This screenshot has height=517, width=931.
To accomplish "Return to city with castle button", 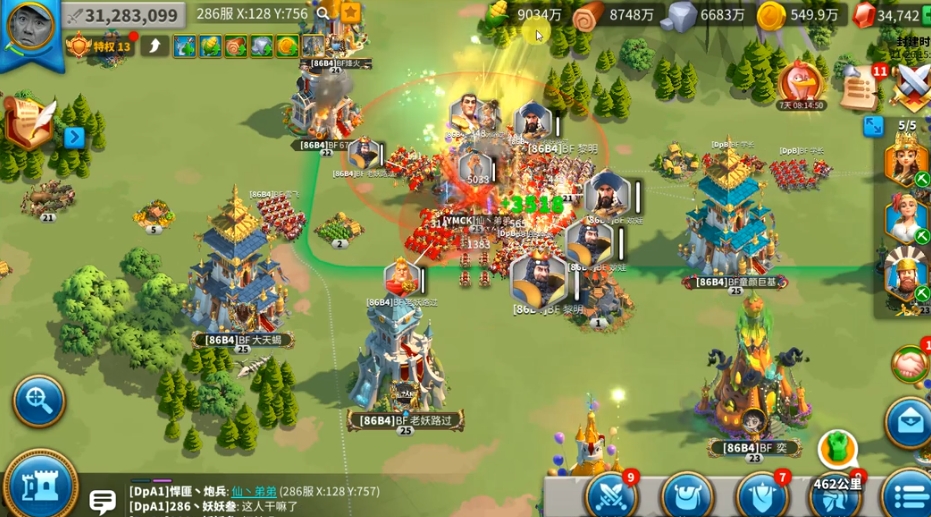I will (40, 485).
